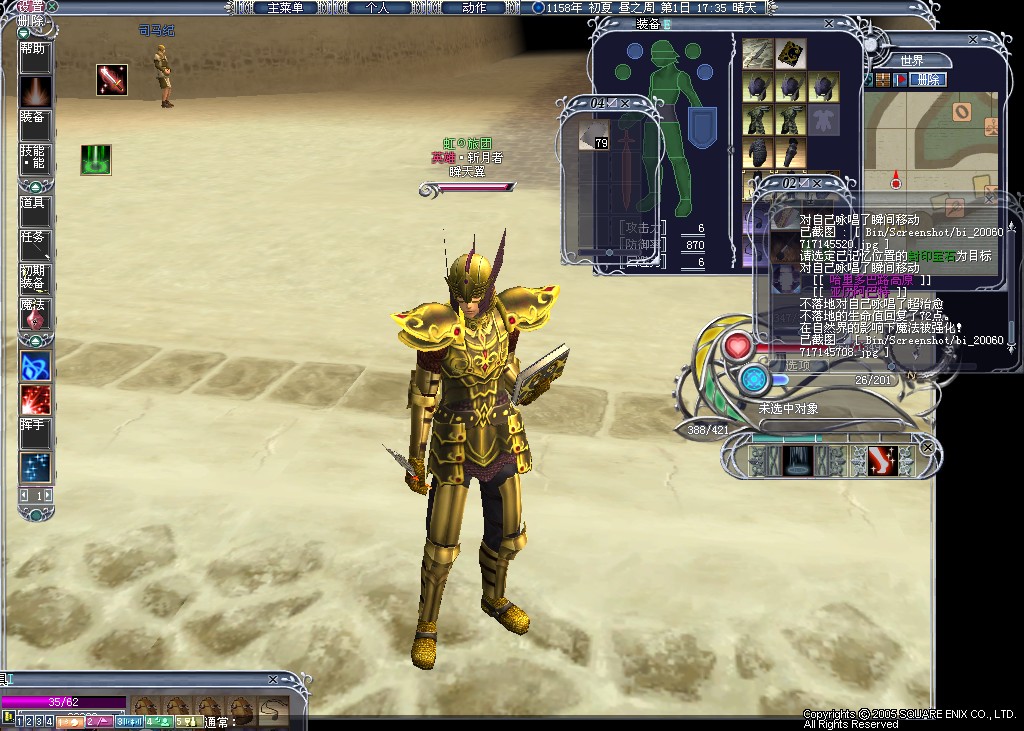Click the green light pillar icon

(x=96, y=160)
